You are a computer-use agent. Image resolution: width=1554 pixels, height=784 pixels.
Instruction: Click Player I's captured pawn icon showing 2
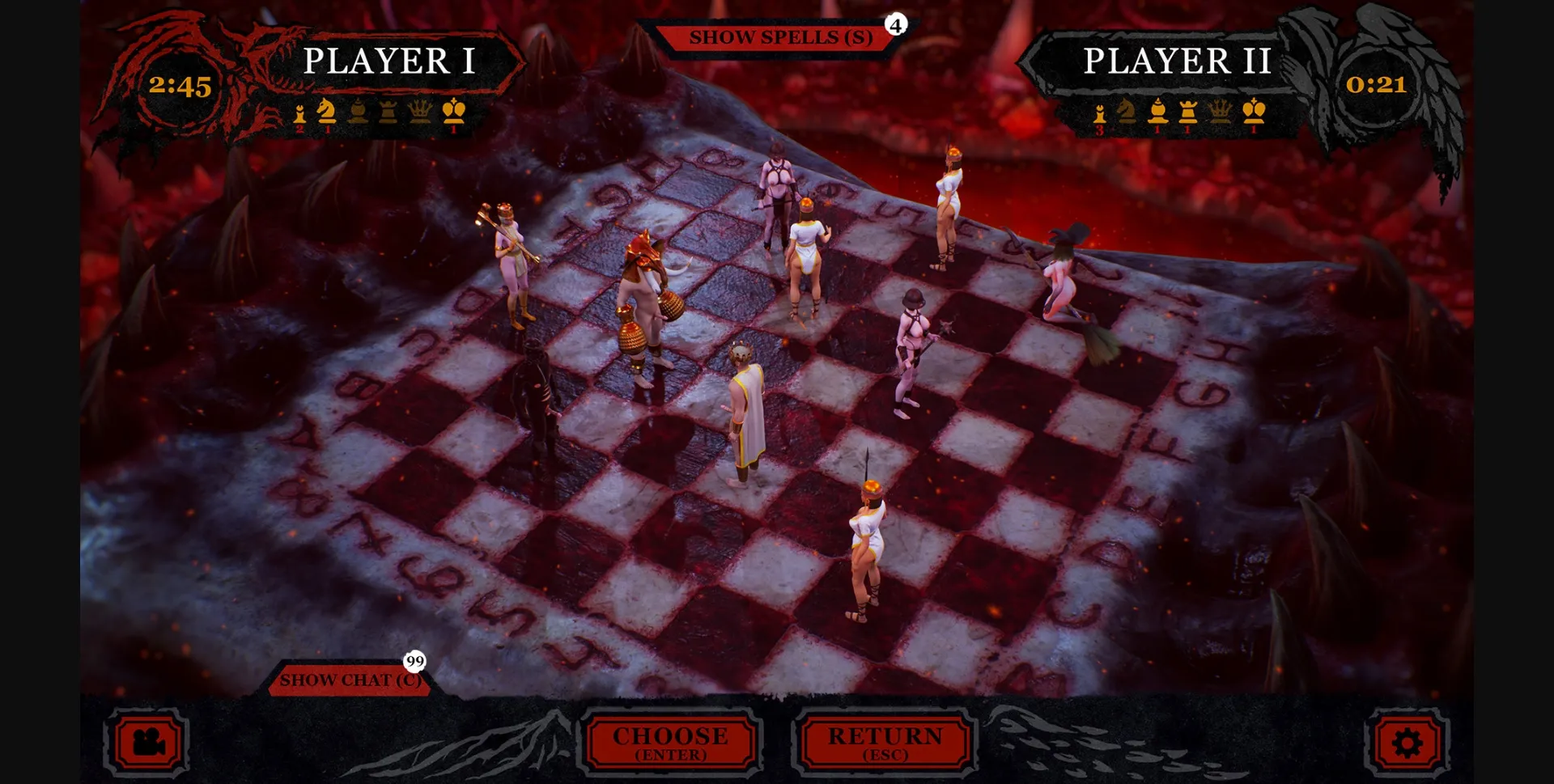pos(299,115)
